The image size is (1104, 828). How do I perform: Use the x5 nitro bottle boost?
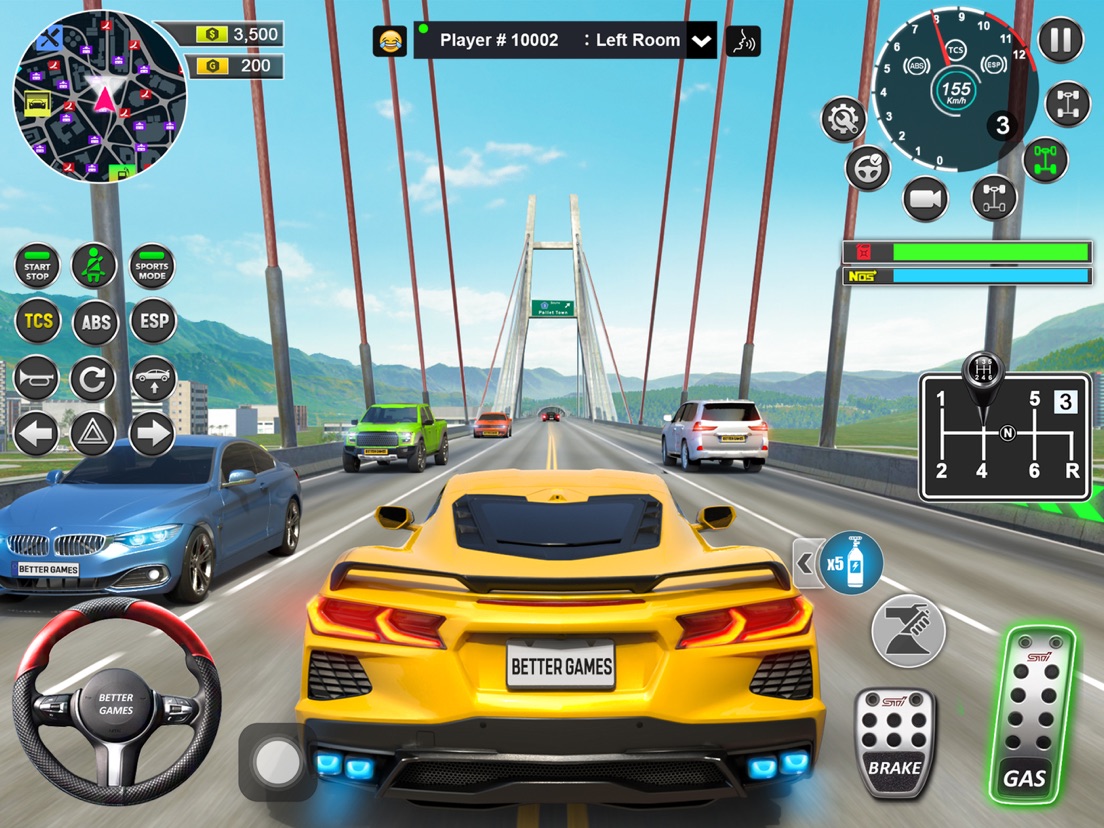coord(850,563)
